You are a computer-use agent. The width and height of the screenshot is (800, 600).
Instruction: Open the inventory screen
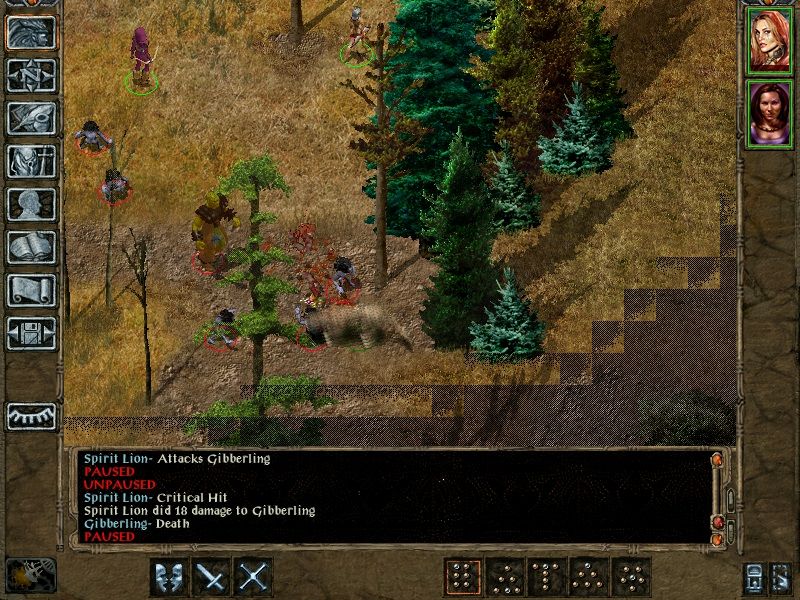31,161
